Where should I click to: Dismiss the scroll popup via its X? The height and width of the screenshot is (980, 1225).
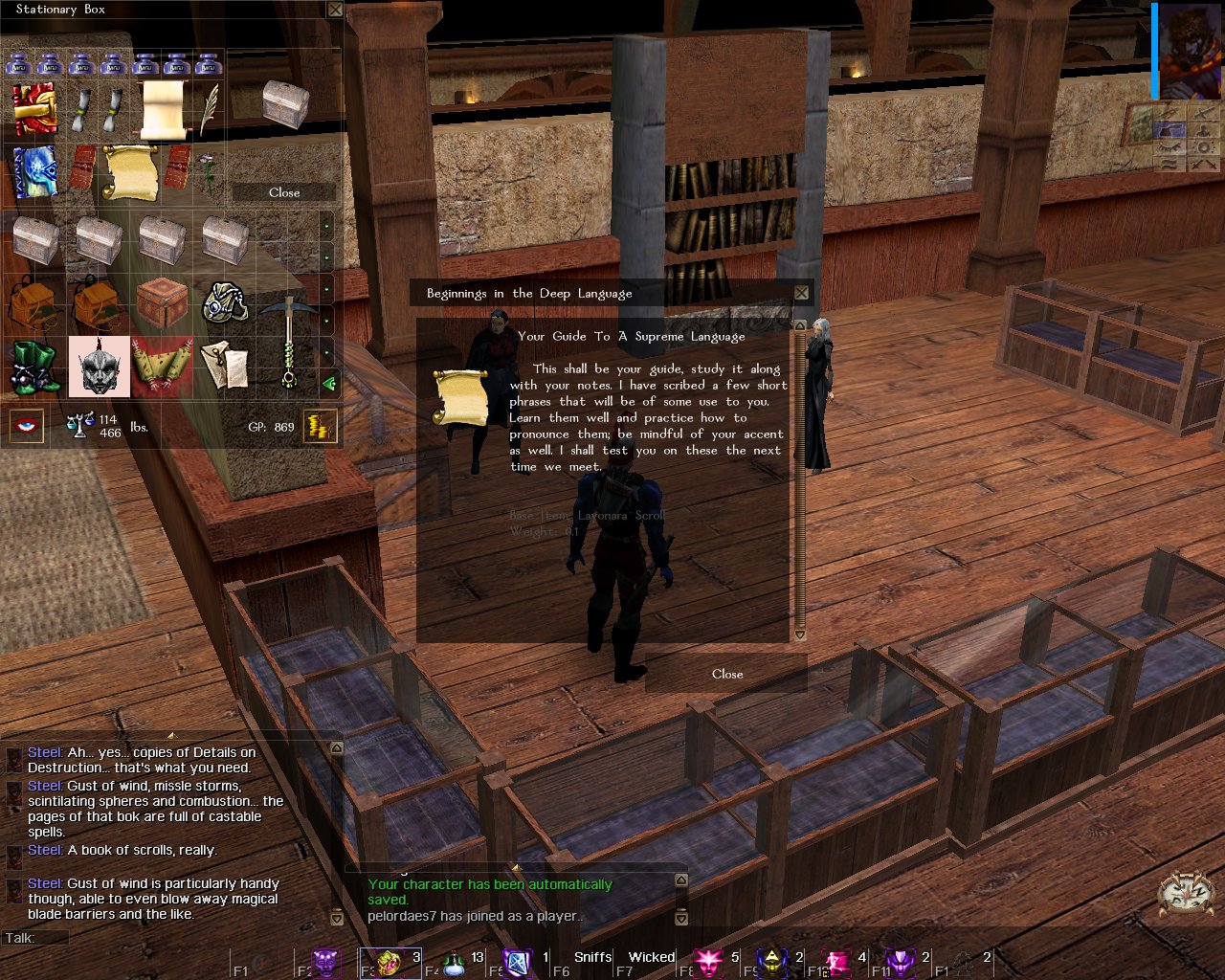[x=802, y=293]
